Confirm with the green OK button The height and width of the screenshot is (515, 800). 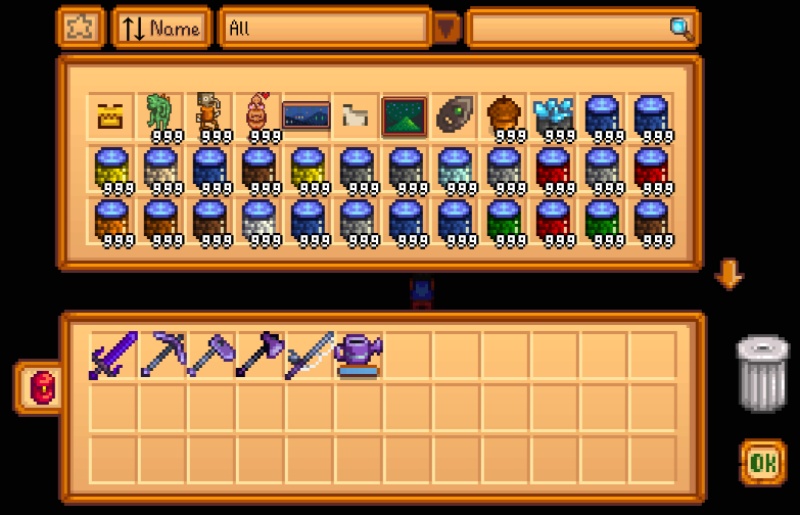pos(762,462)
